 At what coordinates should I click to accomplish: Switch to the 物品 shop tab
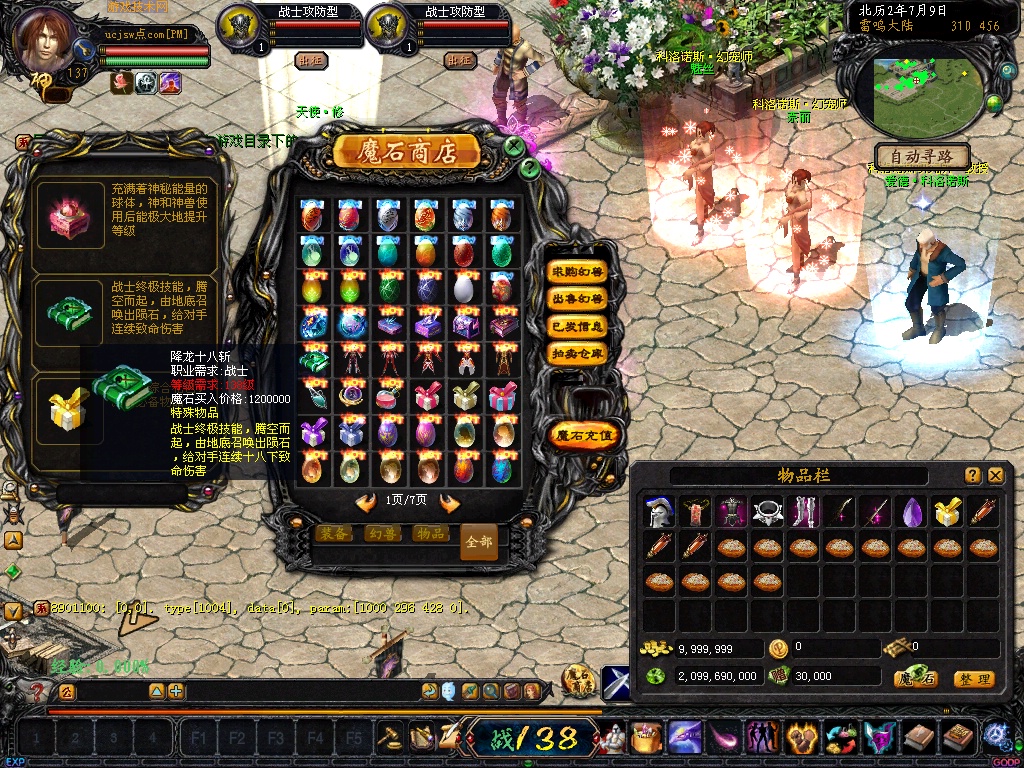click(430, 534)
